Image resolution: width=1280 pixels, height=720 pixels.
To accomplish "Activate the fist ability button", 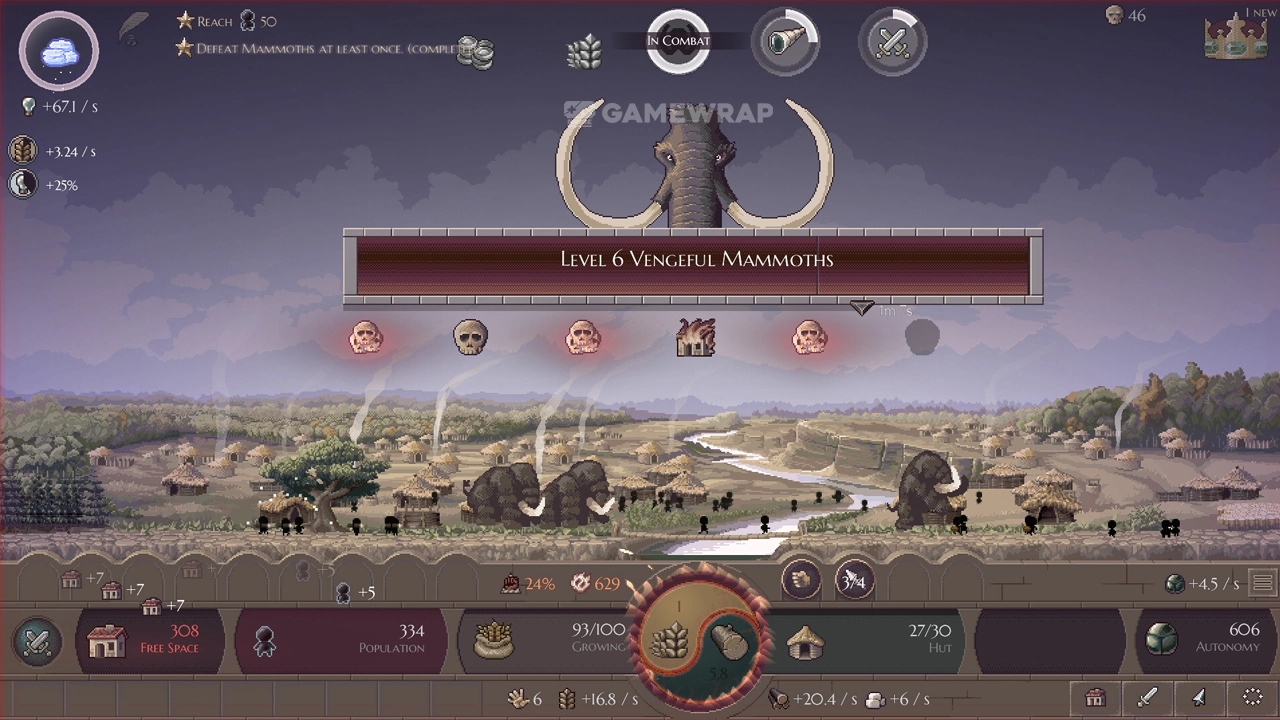I will coord(801,580).
